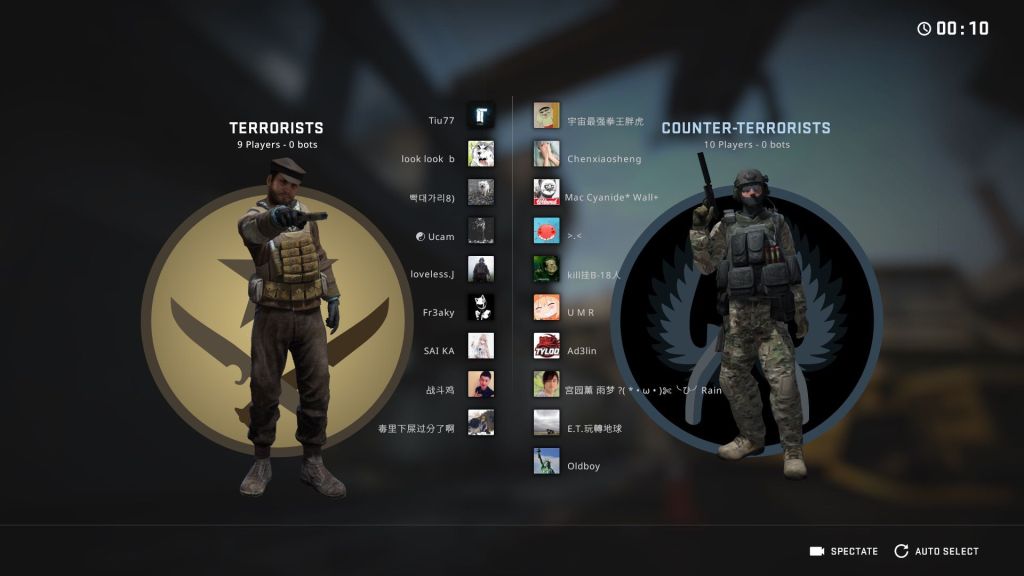Open loveless.J player entry
The height and width of the screenshot is (576, 1024).
pos(433,275)
